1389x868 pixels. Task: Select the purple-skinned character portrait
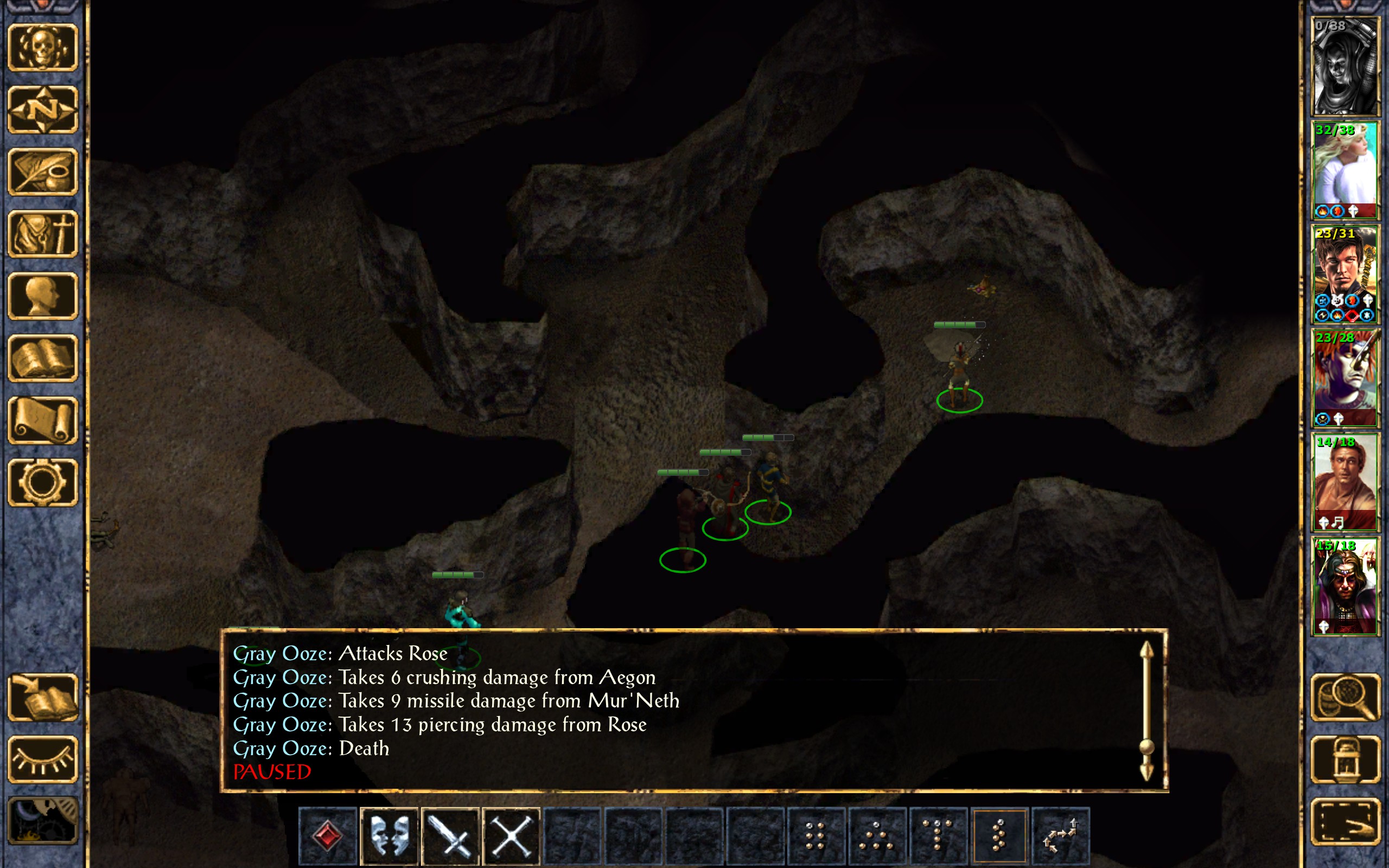[1345, 377]
